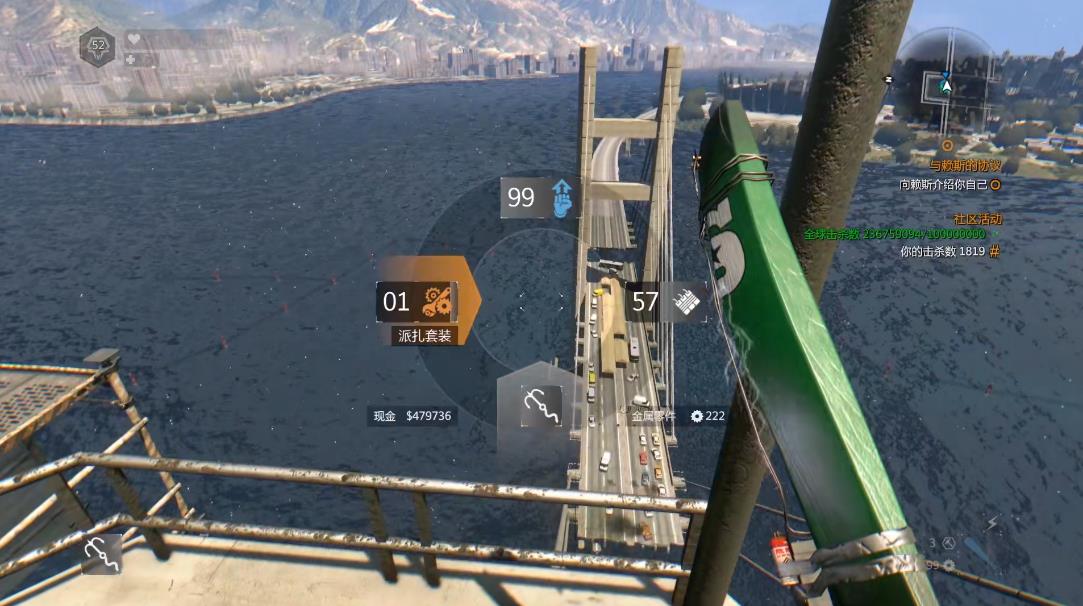Click the level 52 player badge

(x=97, y=46)
